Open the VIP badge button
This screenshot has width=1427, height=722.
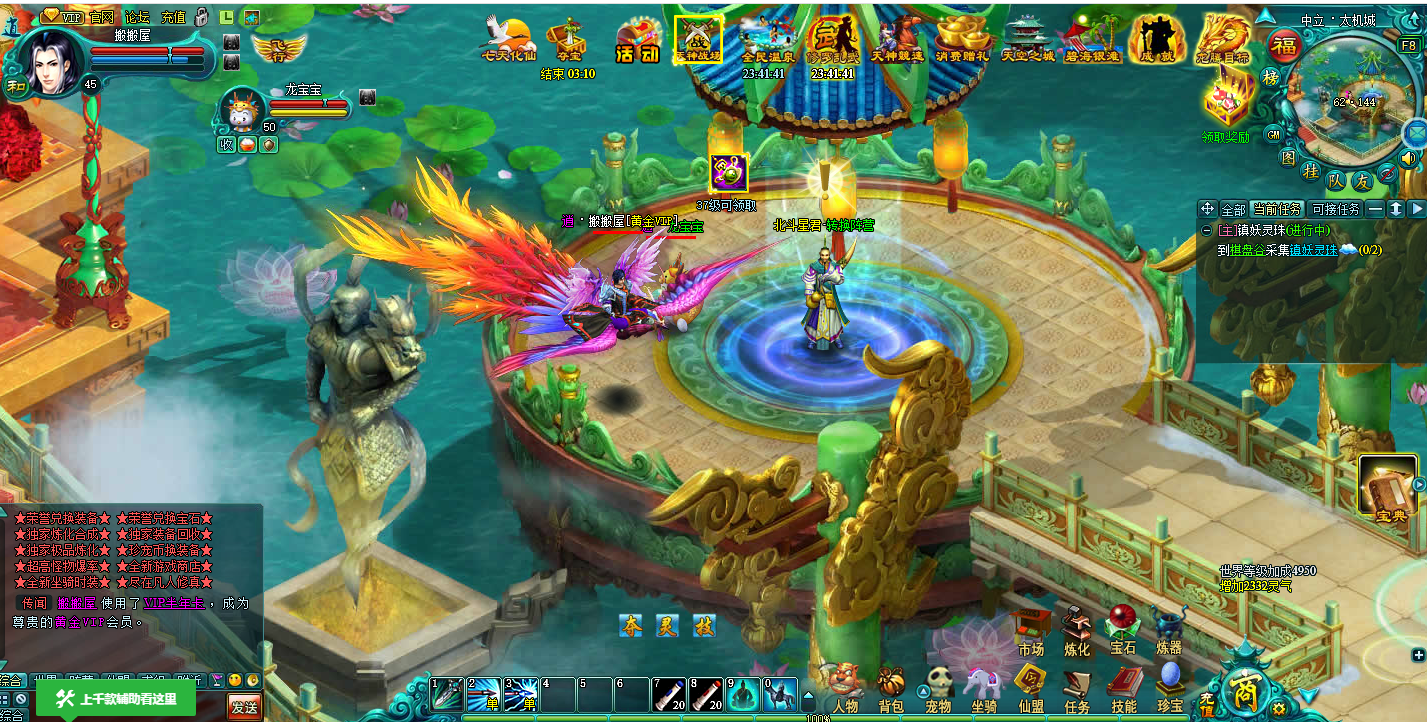click(63, 16)
